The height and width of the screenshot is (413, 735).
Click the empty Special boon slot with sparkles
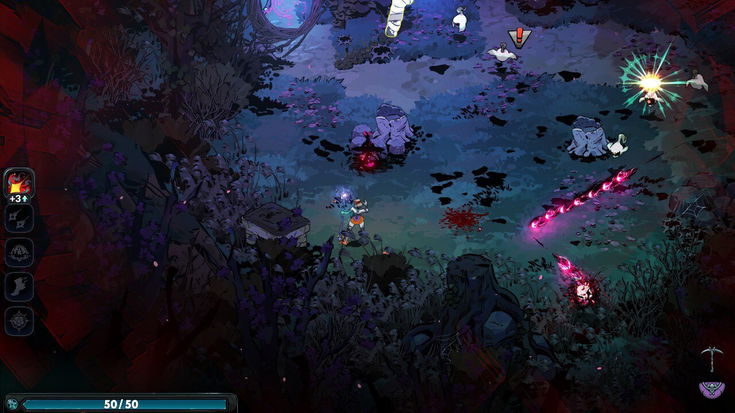click(x=19, y=218)
